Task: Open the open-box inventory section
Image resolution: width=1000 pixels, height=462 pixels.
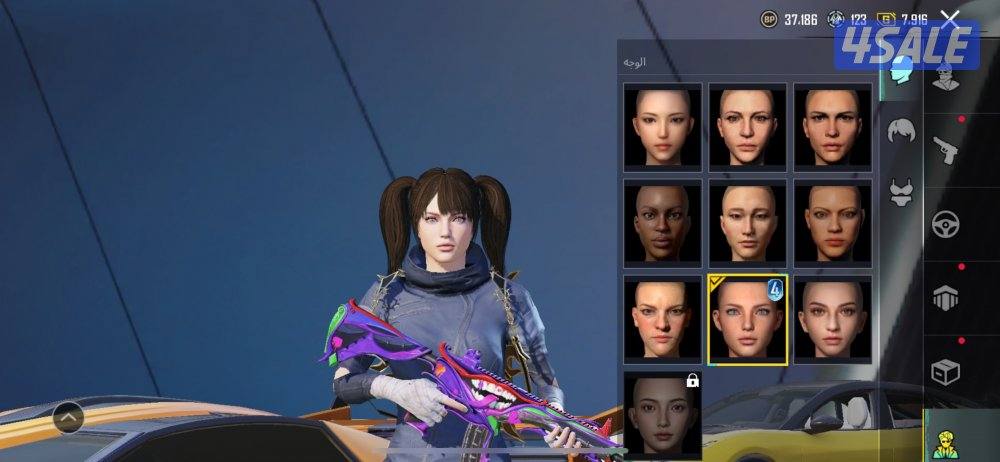Action: 945,372
